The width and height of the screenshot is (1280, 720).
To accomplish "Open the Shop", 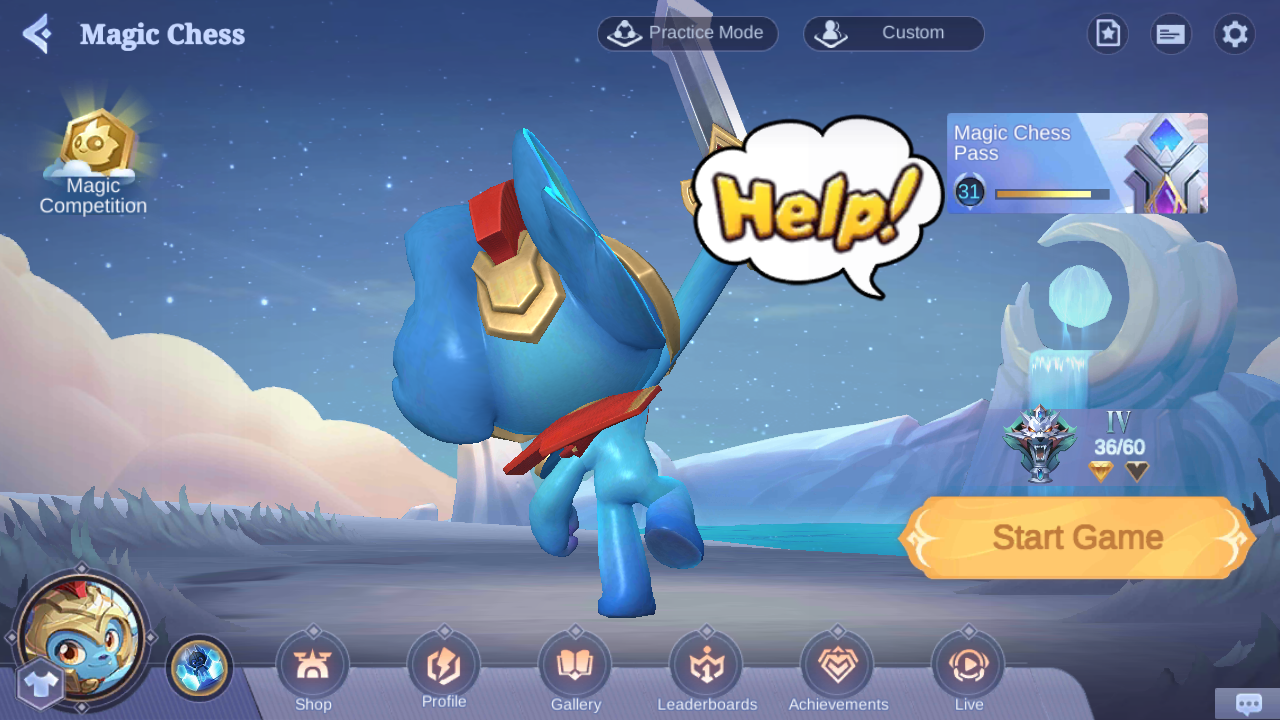I will point(313,668).
